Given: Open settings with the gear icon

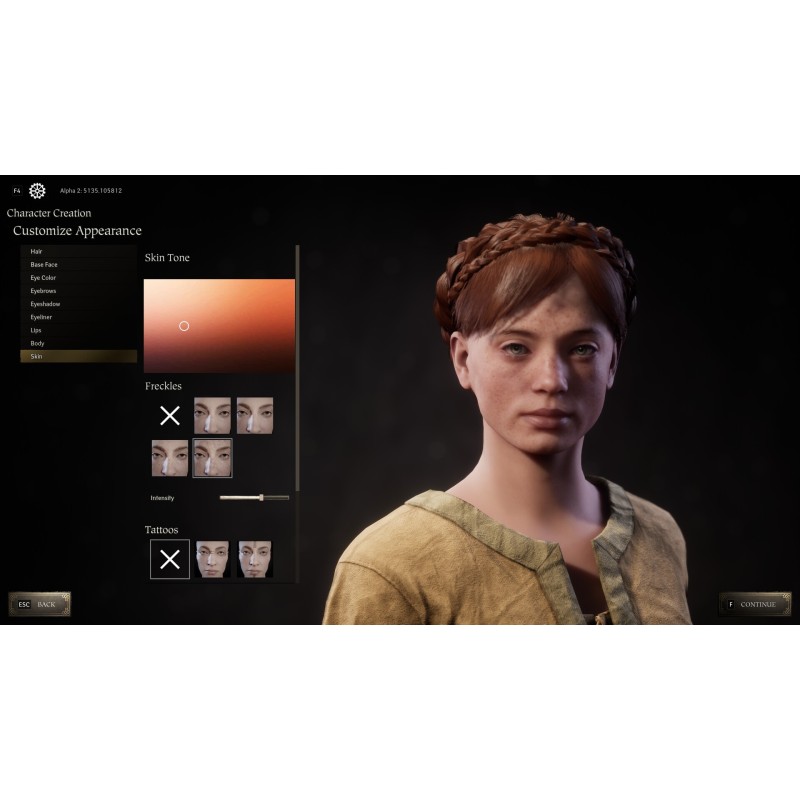Looking at the screenshot, I should [x=38, y=191].
